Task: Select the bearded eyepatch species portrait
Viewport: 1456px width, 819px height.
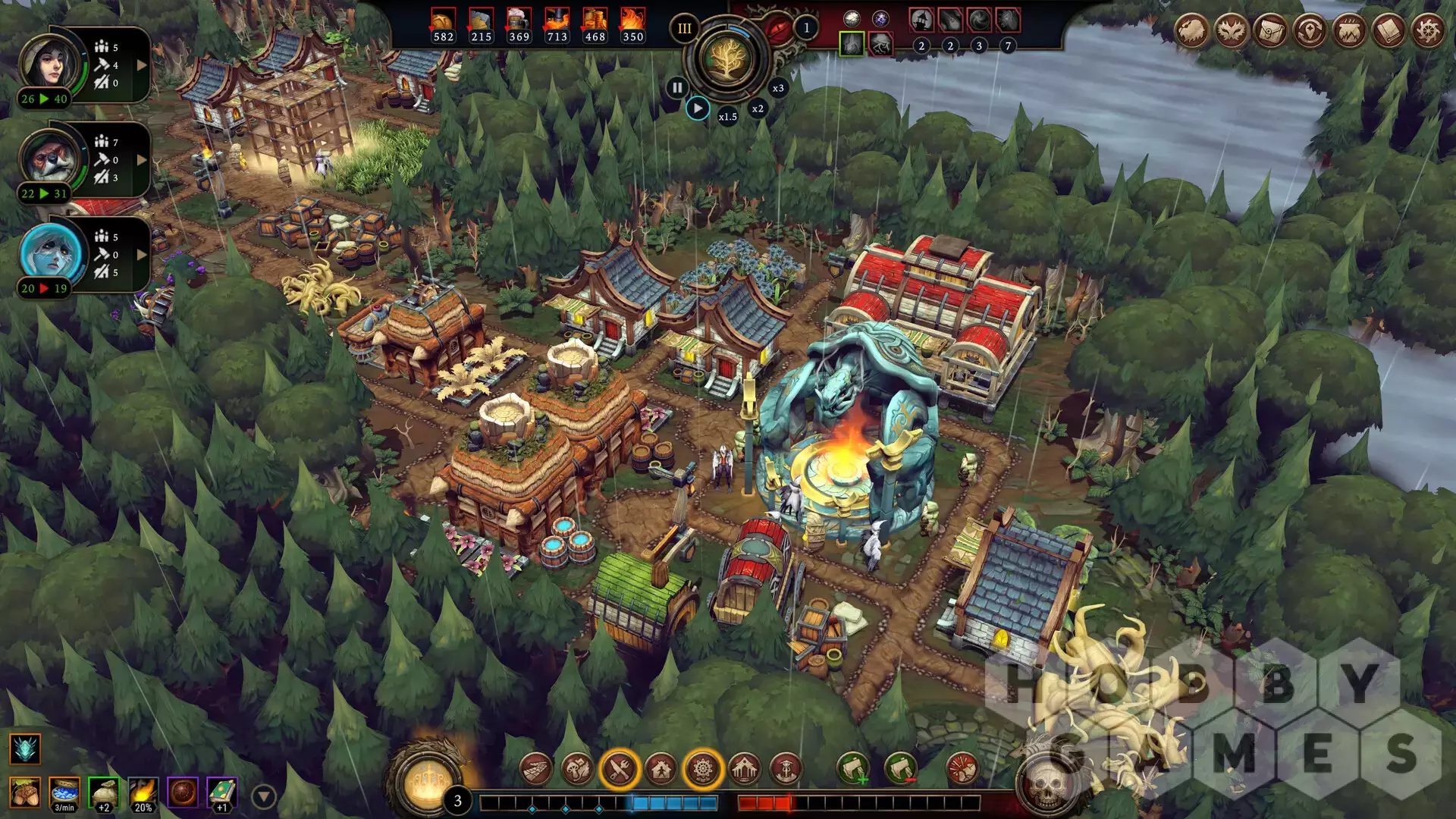Action: [51, 158]
